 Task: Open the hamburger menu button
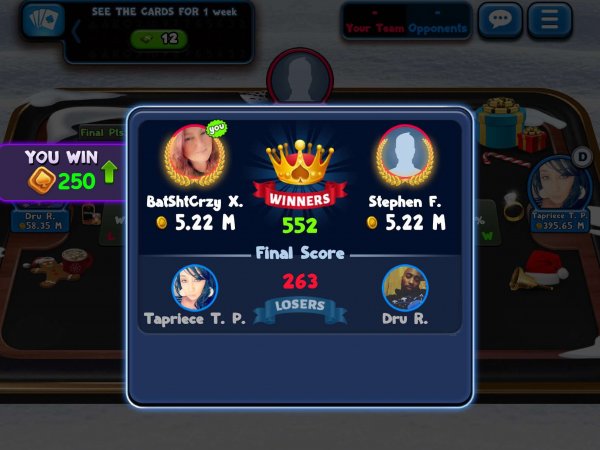coord(549,20)
